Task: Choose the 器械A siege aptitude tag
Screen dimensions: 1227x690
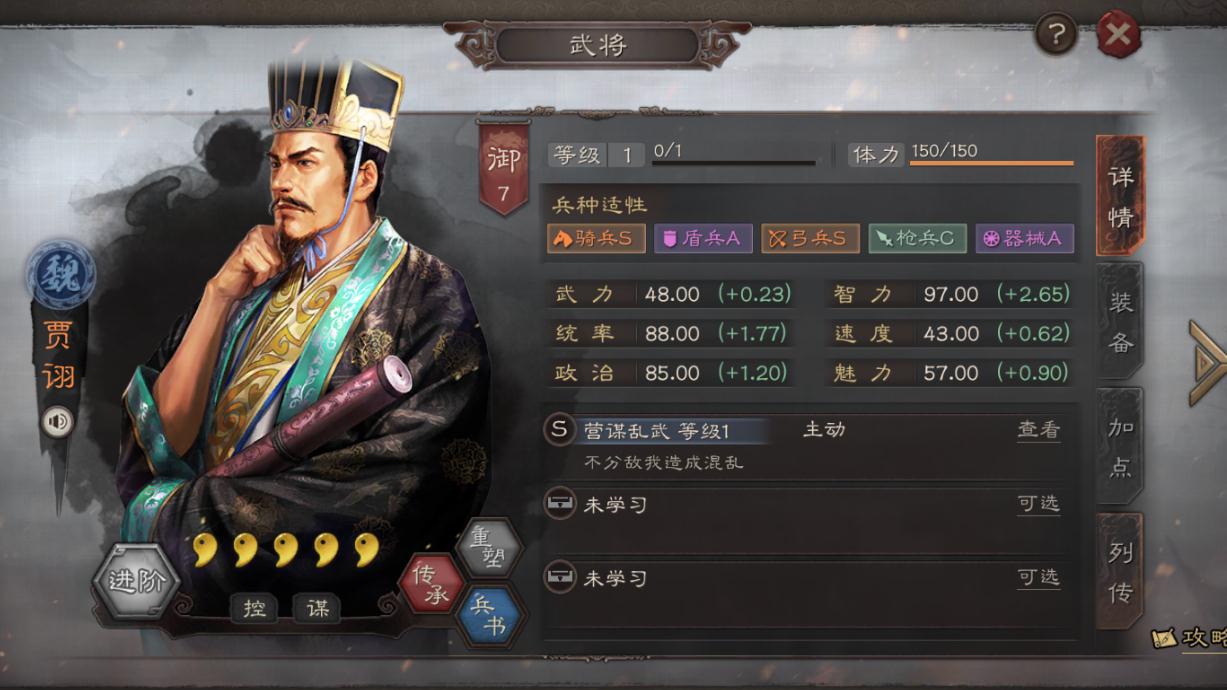Action: pos(1024,239)
